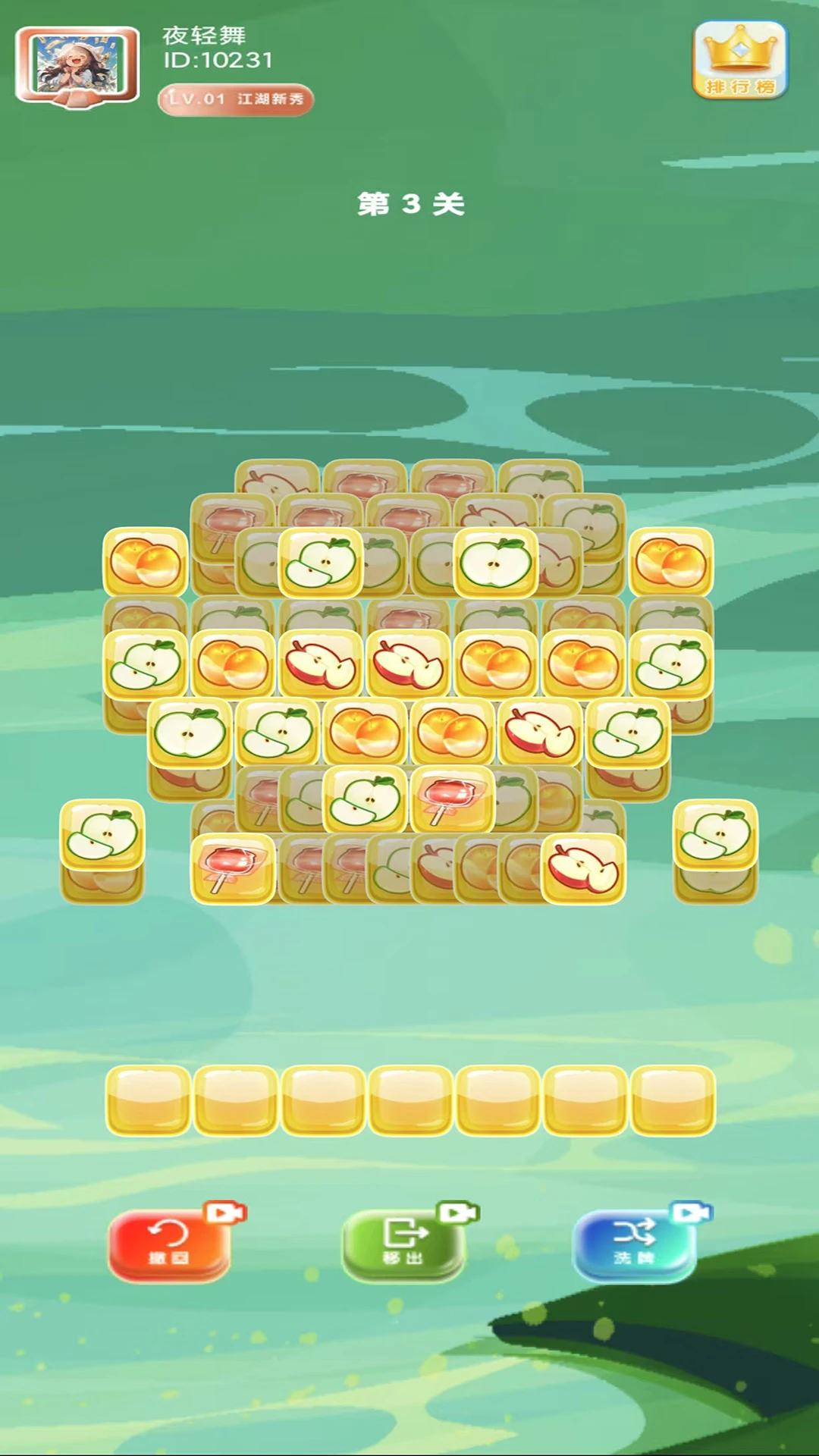Take the isolated green apple tile at far left
Image resolution: width=819 pixels, height=1456 pixels.
(x=102, y=834)
